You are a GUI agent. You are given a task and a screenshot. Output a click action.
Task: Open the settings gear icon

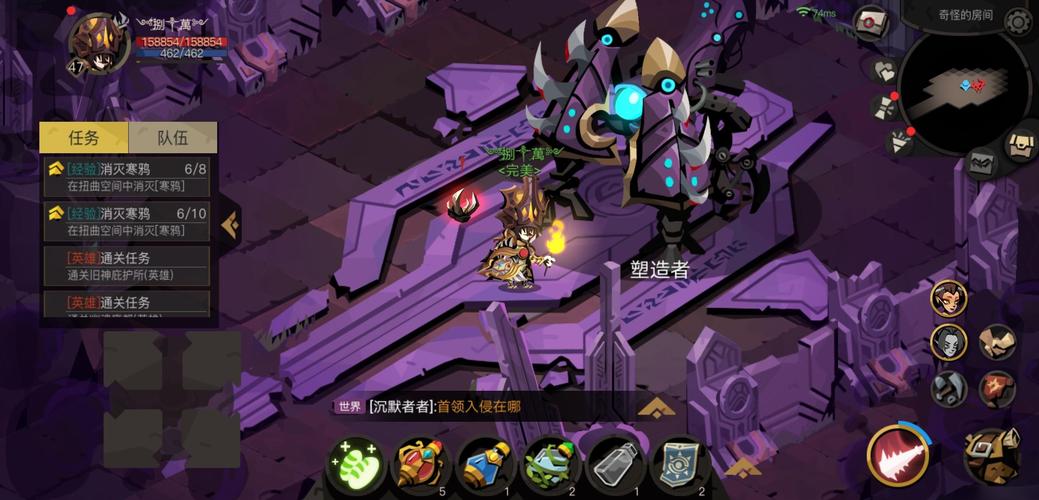click(1018, 22)
